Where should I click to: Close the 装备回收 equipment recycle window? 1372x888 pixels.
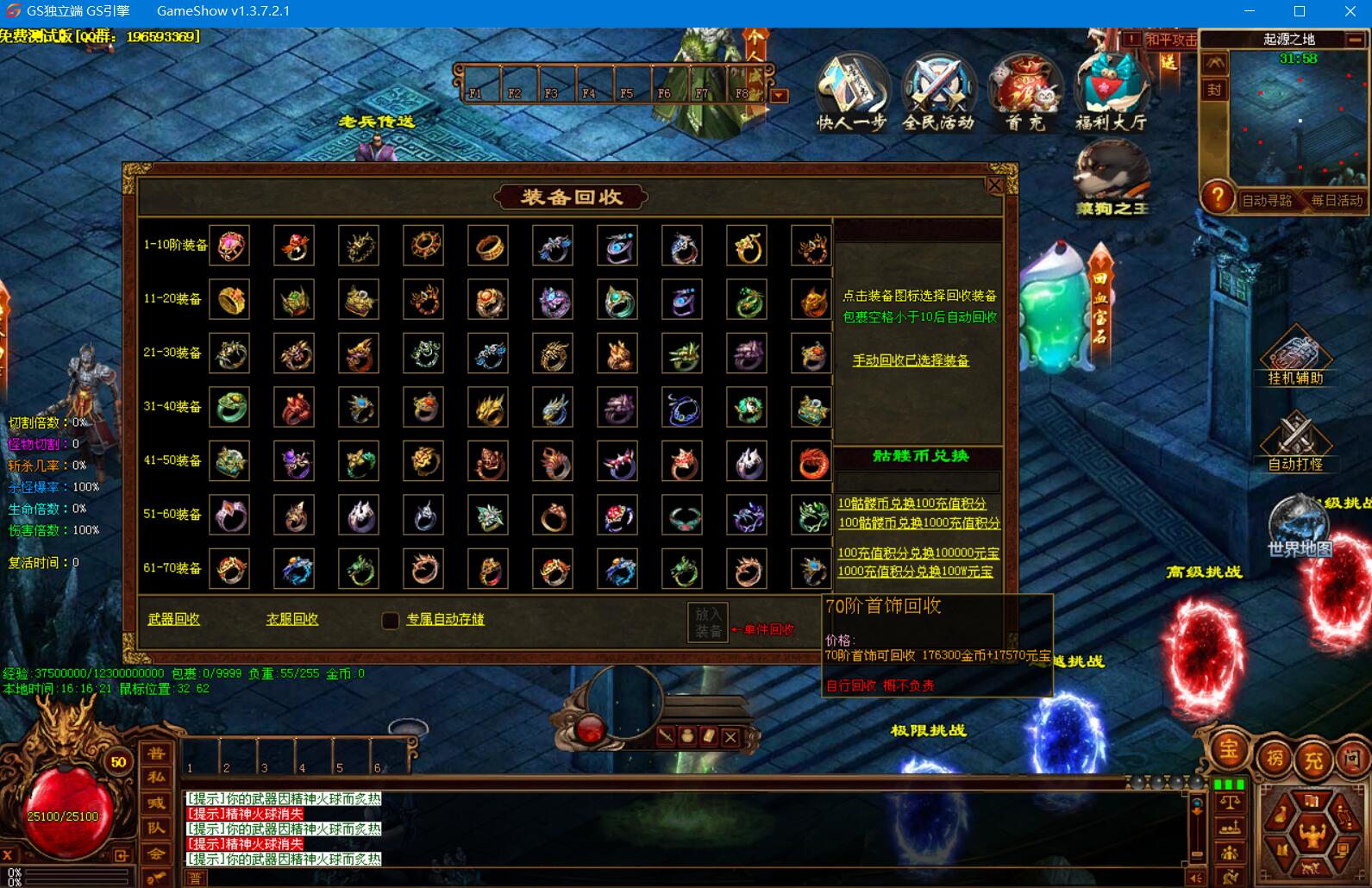coord(994,184)
